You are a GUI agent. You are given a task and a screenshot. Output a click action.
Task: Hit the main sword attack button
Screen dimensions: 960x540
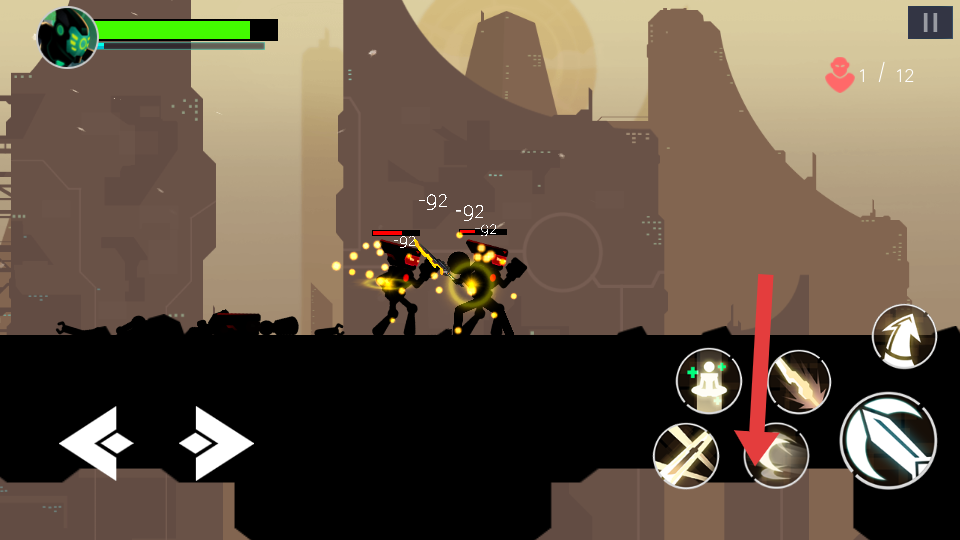pyautogui.click(x=888, y=440)
